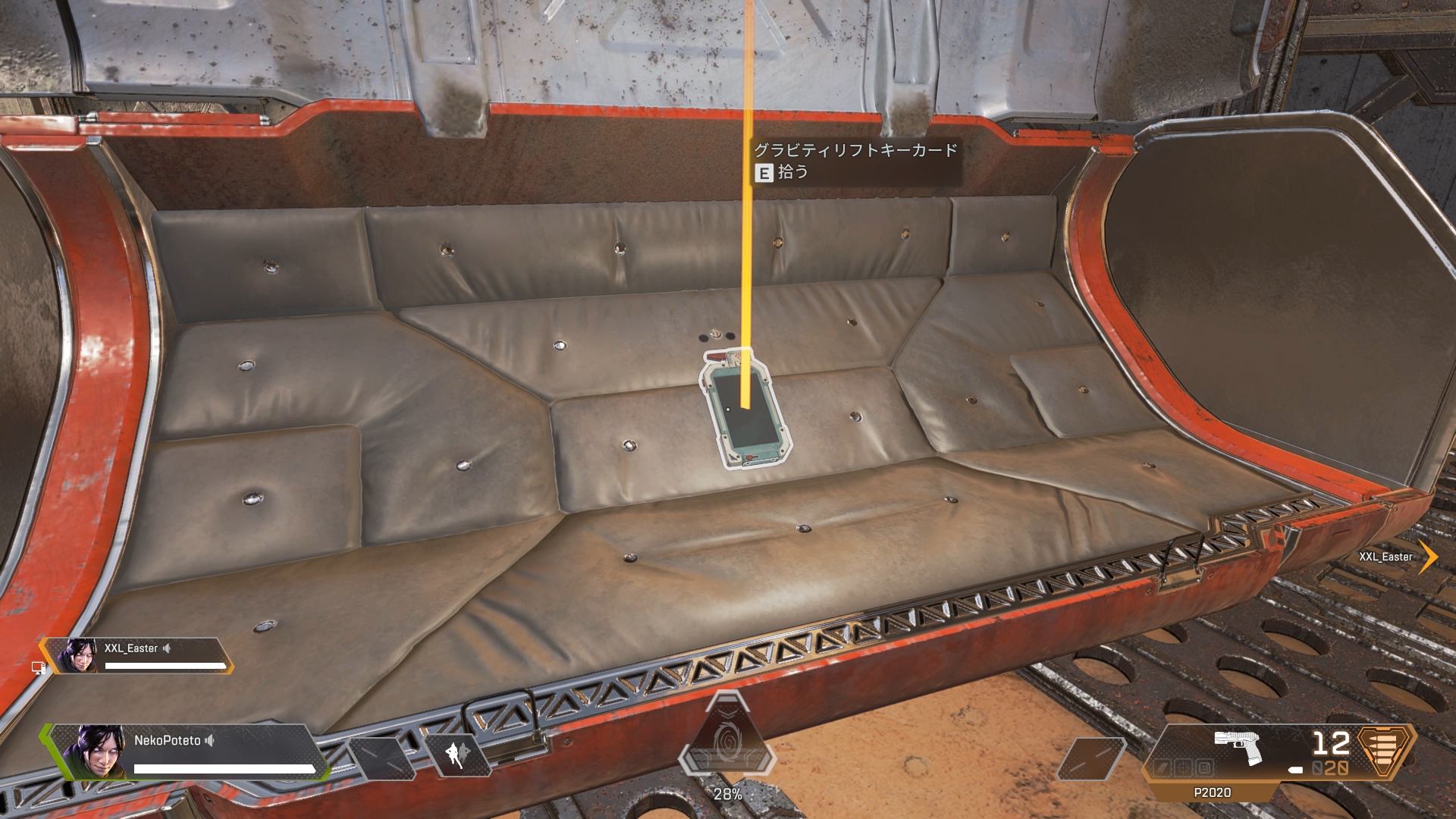The height and width of the screenshot is (819, 1456).
Task: Click the P2020 weapon attachment slots
Action: tap(1183, 768)
